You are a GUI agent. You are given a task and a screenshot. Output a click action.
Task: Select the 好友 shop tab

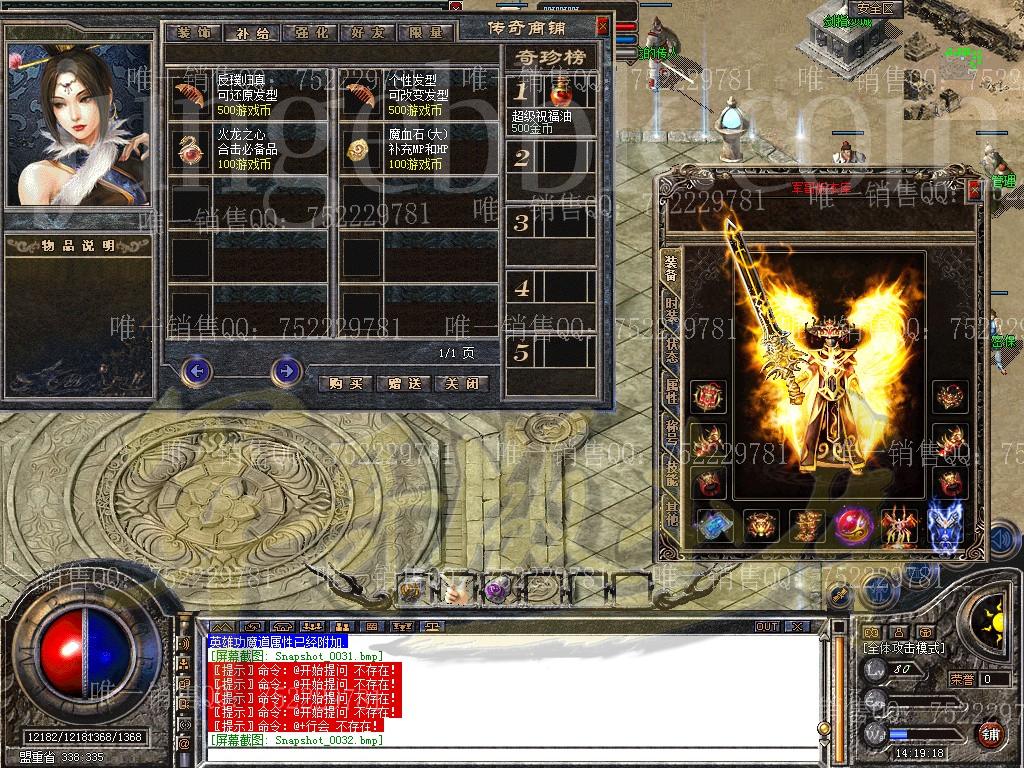pos(367,32)
